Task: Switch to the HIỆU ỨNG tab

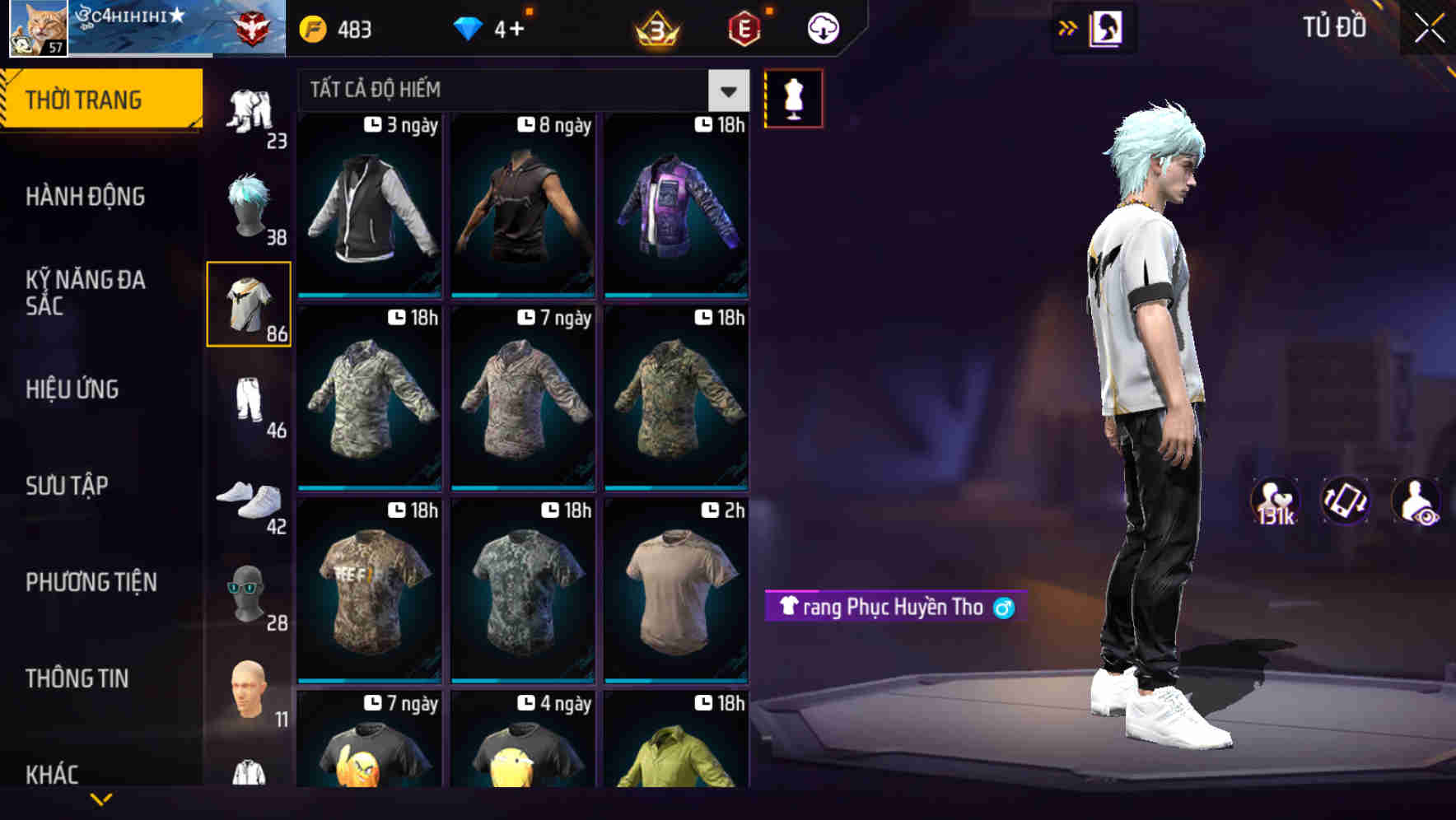Action: [72, 389]
